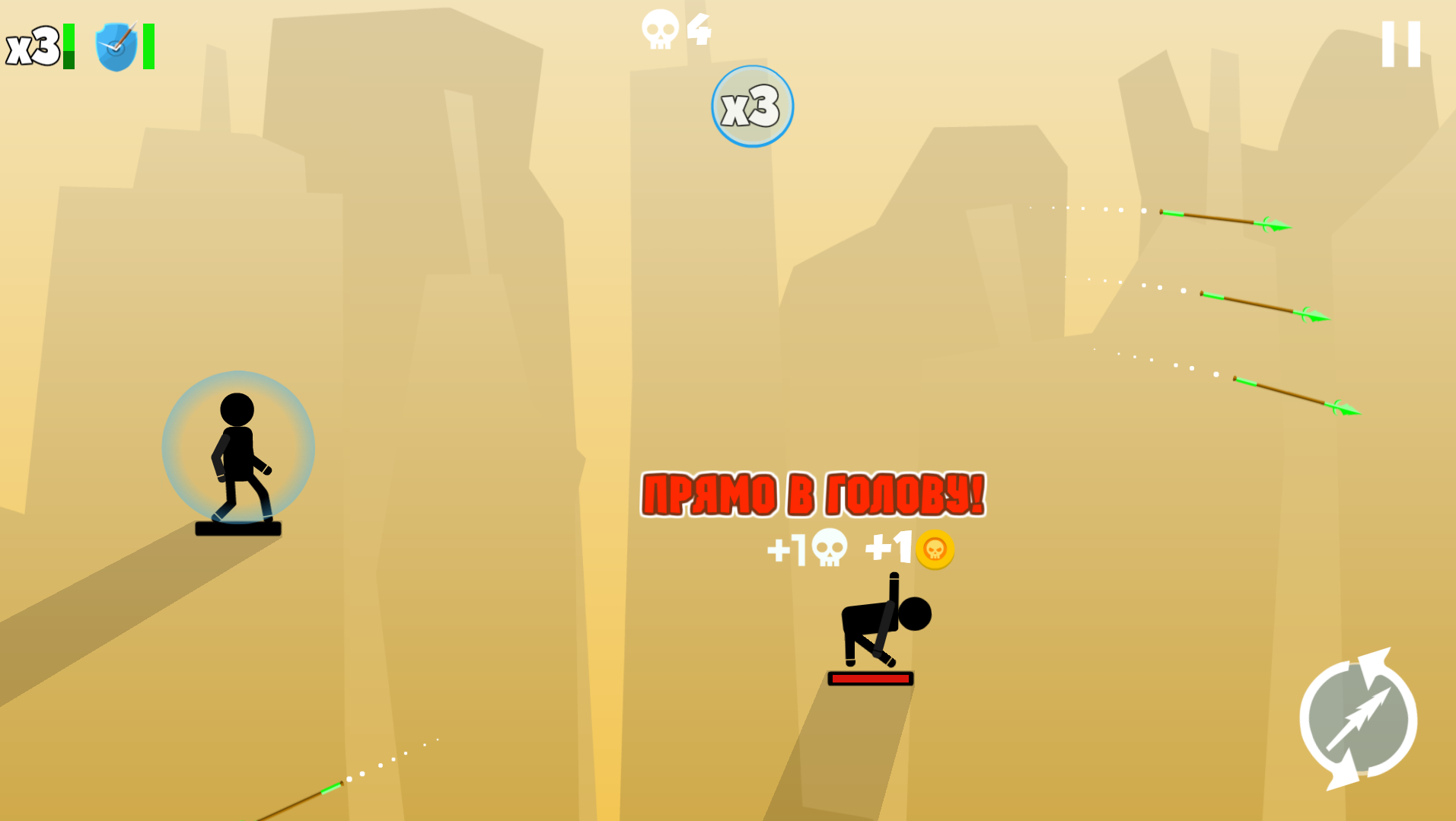Viewport: 1456px width, 821px height.
Task: Tap the +1 coin reward icon
Action: pyautogui.click(x=933, y=550)
